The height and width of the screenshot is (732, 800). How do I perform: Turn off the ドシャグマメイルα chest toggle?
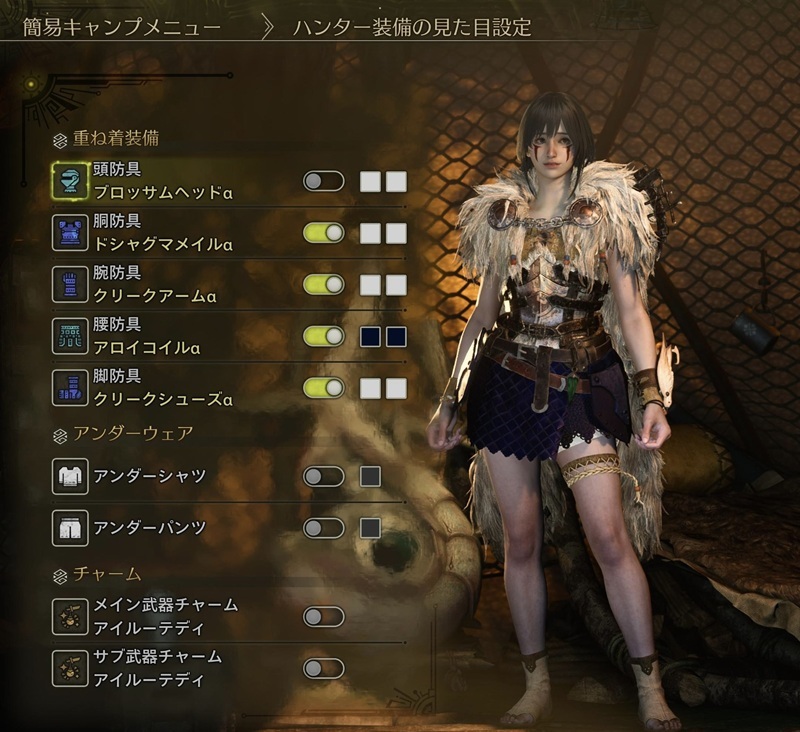click(x=323, y=233)
